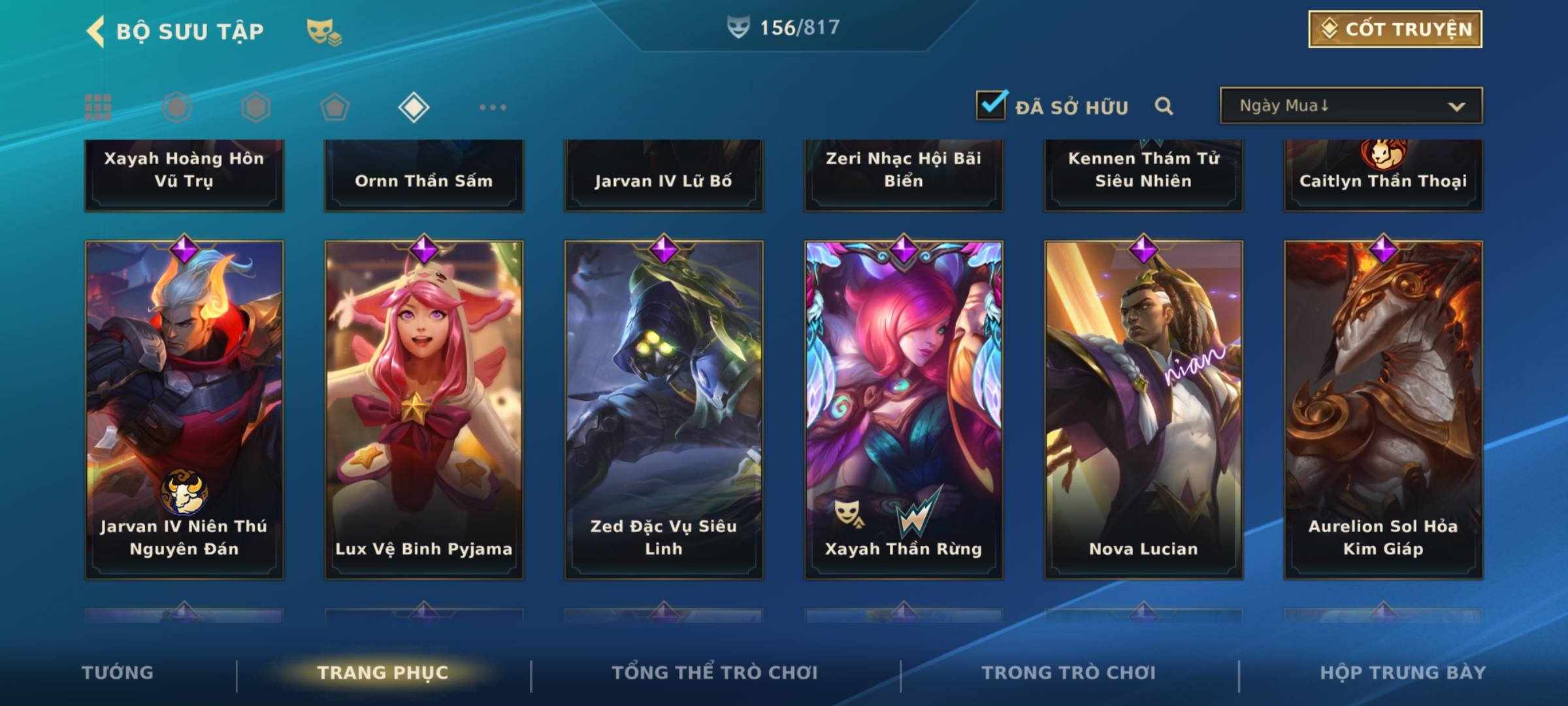Toggle the Đã Sở Hữu checkbox
The height and width of the screenshot is (706, 1568).
point(991,105)
